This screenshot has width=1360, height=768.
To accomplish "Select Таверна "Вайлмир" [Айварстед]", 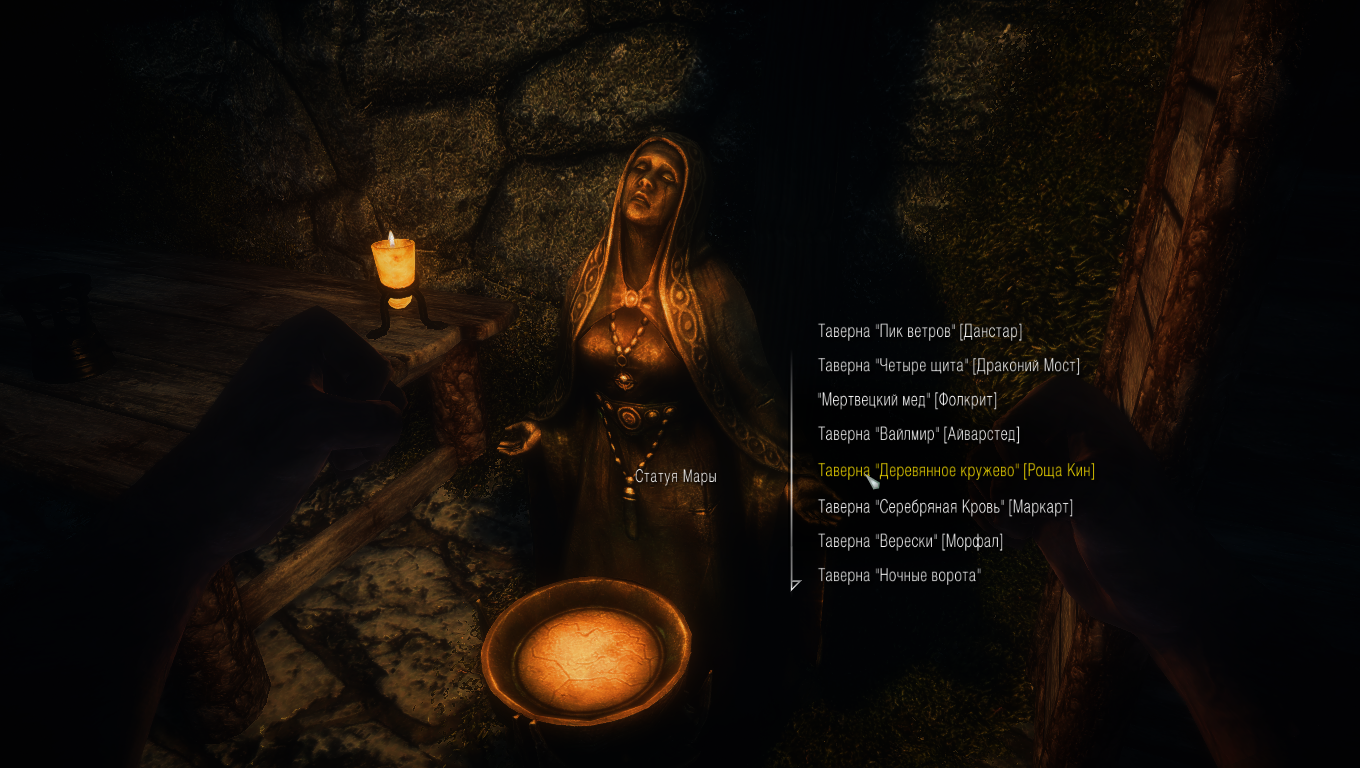I will pyautogui.click(x=919, y=434).
